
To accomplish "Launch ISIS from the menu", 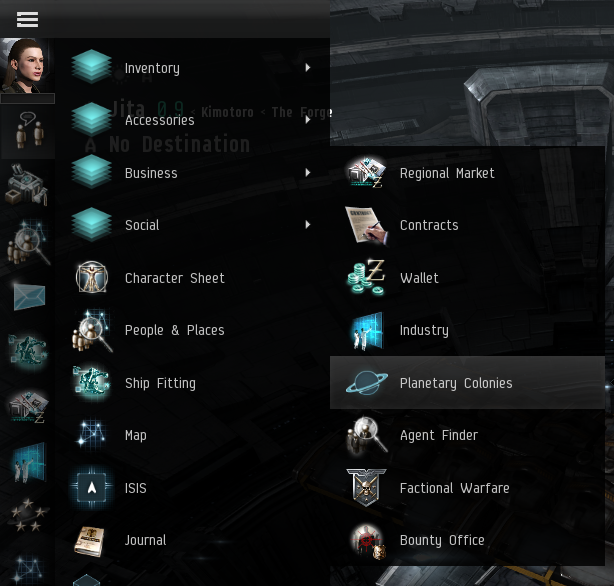I will tap(135, 488).
